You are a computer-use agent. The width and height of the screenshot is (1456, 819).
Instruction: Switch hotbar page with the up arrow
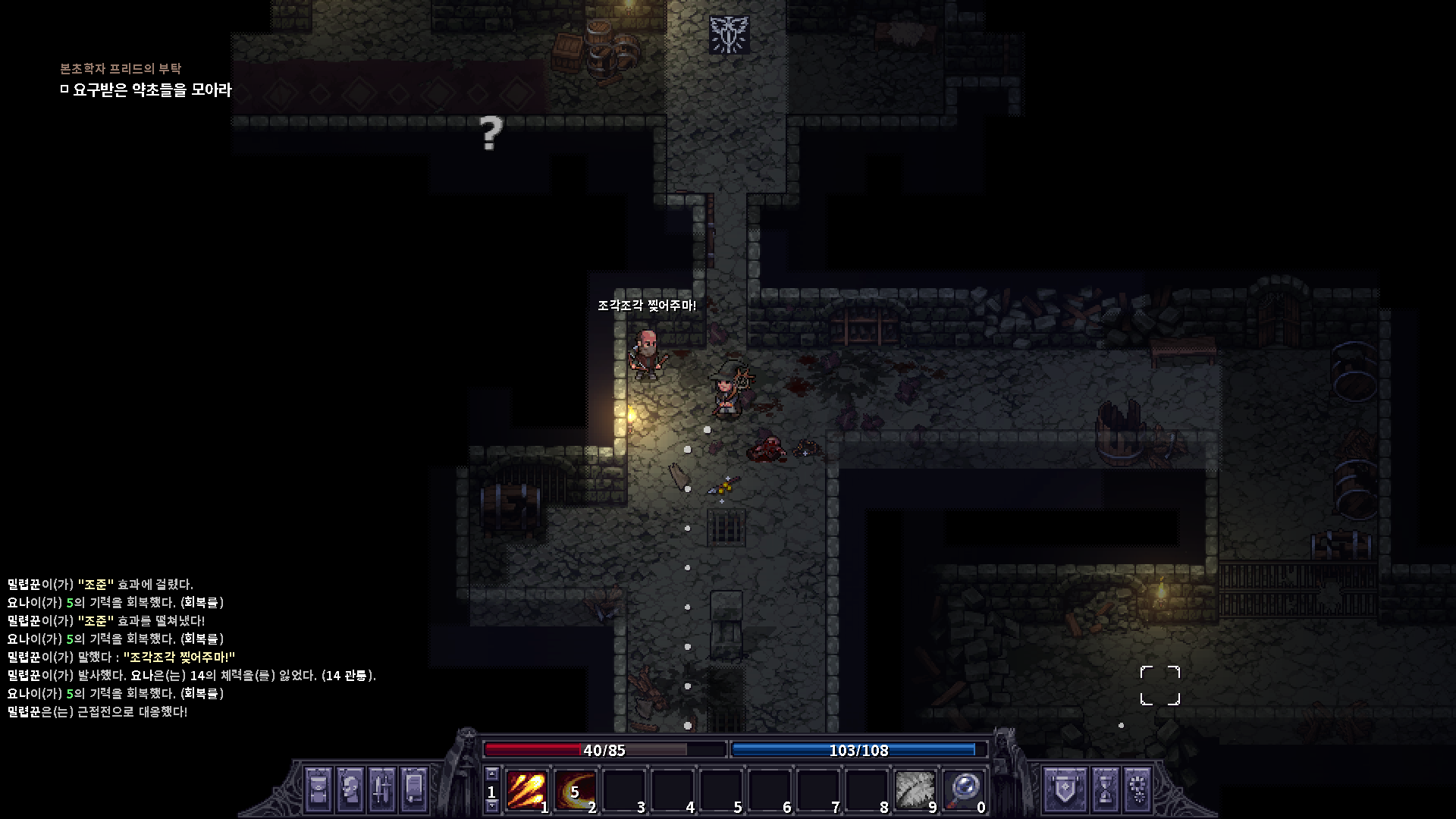pos(492,774)
